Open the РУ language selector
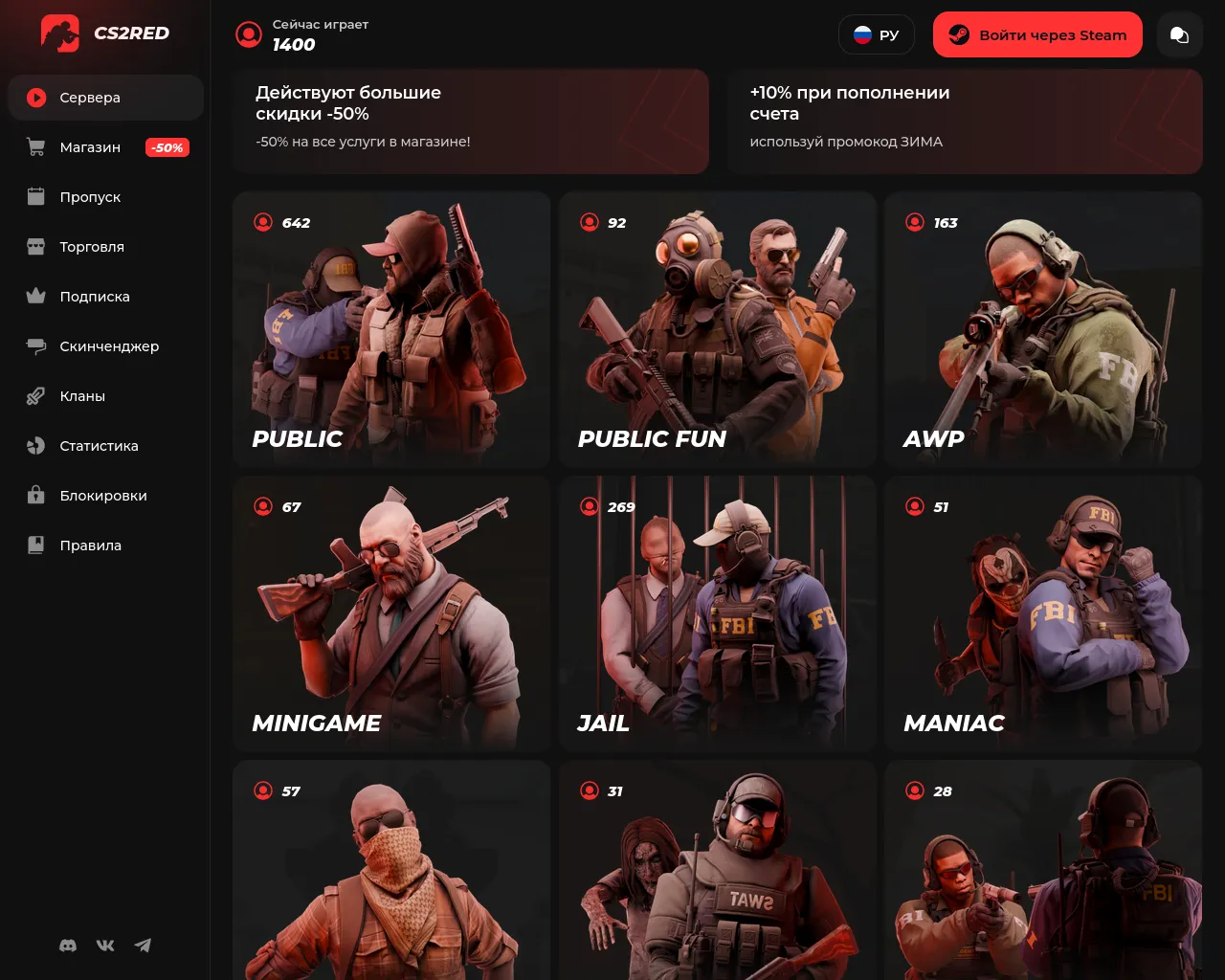Screen dimensions: 1225x980 [x=876, y=35]
